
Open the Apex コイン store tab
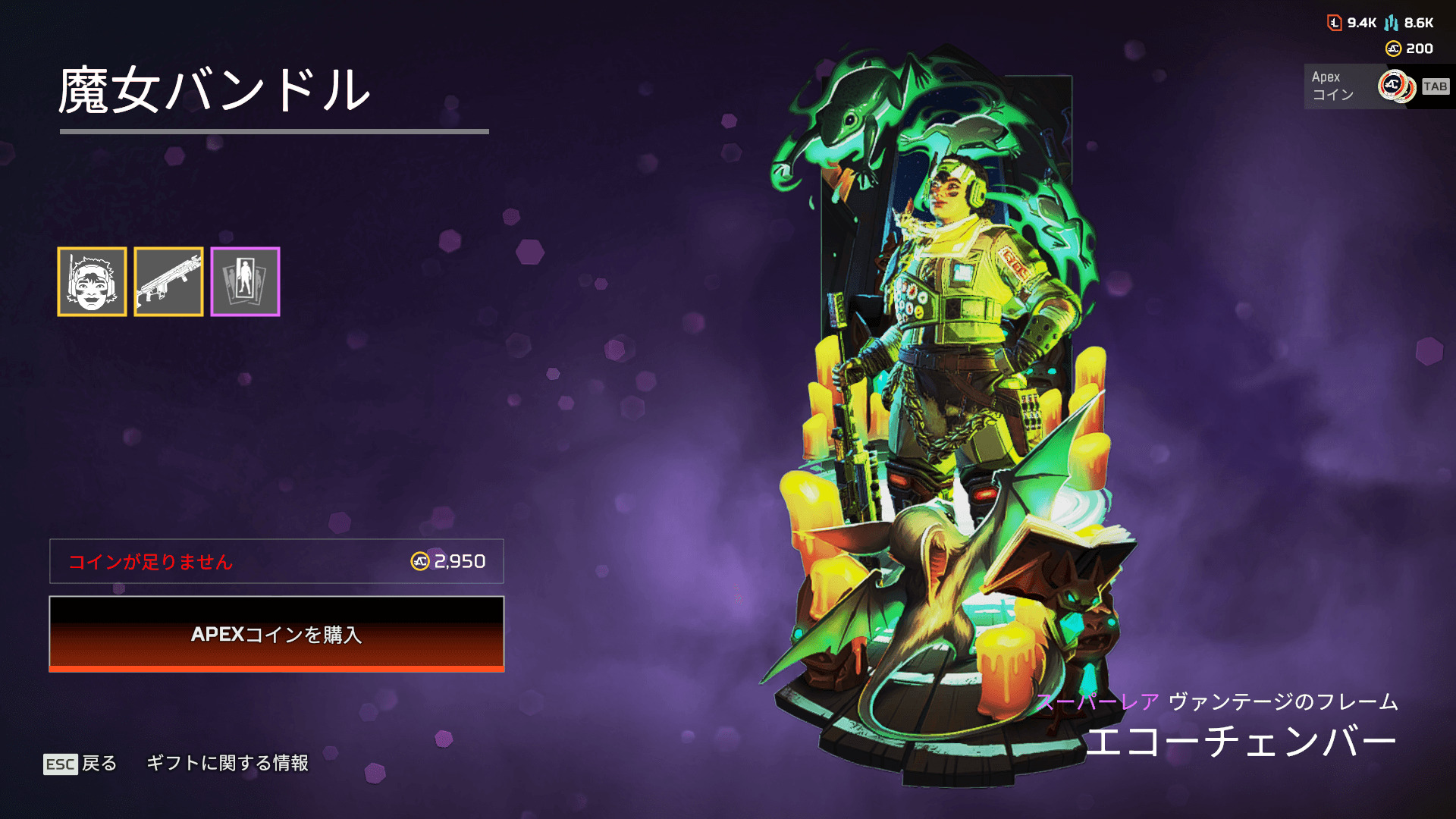[1377, 86]
